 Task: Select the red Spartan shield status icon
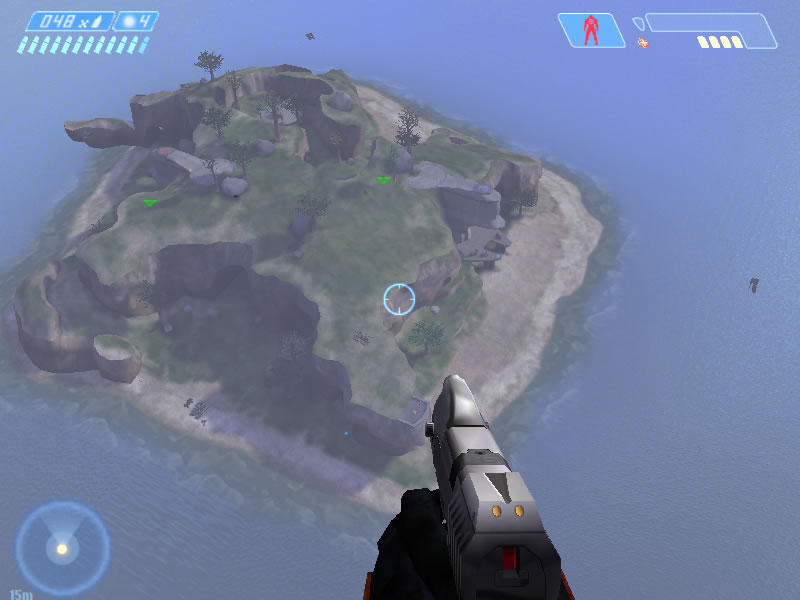click(590, 30)
